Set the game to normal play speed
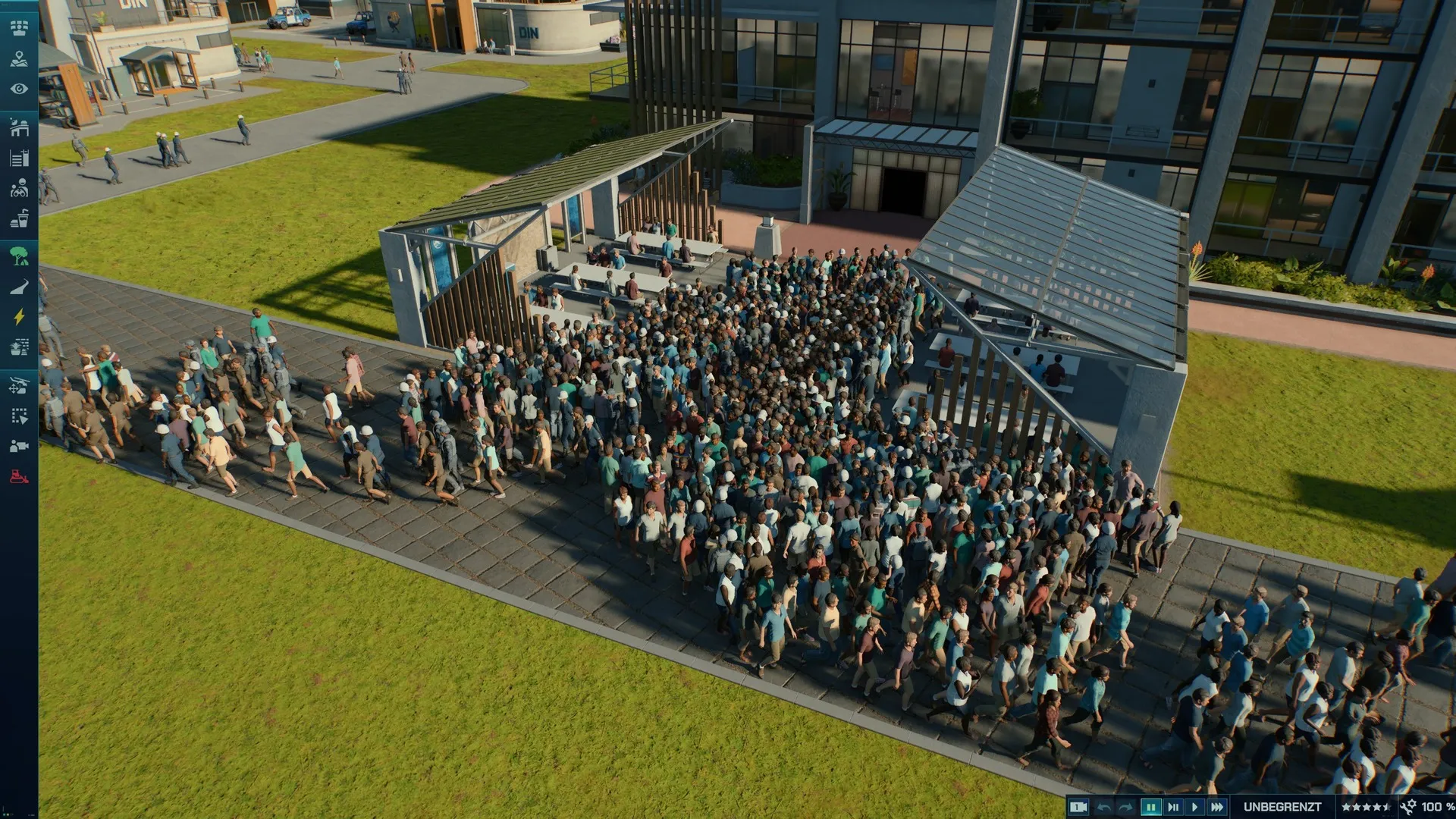 coord(1195,807)
